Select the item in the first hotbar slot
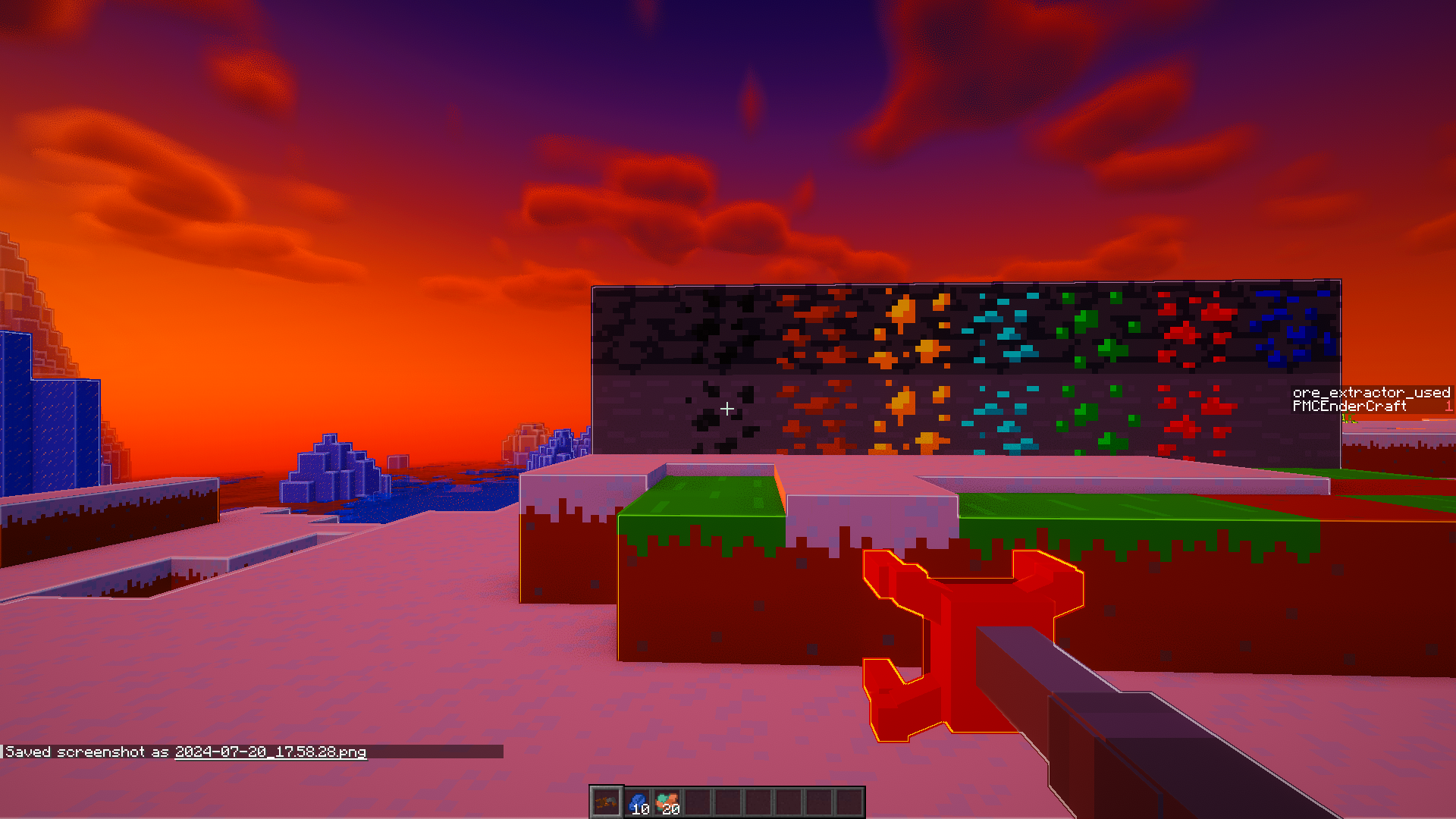This screenshot has height=819, width=1456. 607,800
